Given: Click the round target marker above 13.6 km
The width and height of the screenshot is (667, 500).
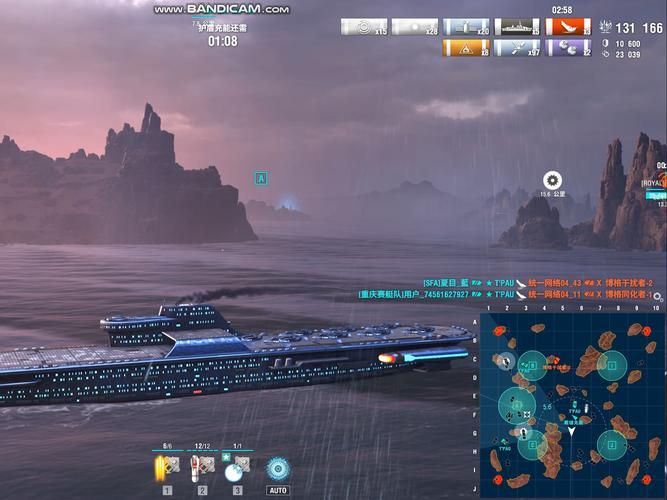Looking at the screenshot, I should (552, 180).
